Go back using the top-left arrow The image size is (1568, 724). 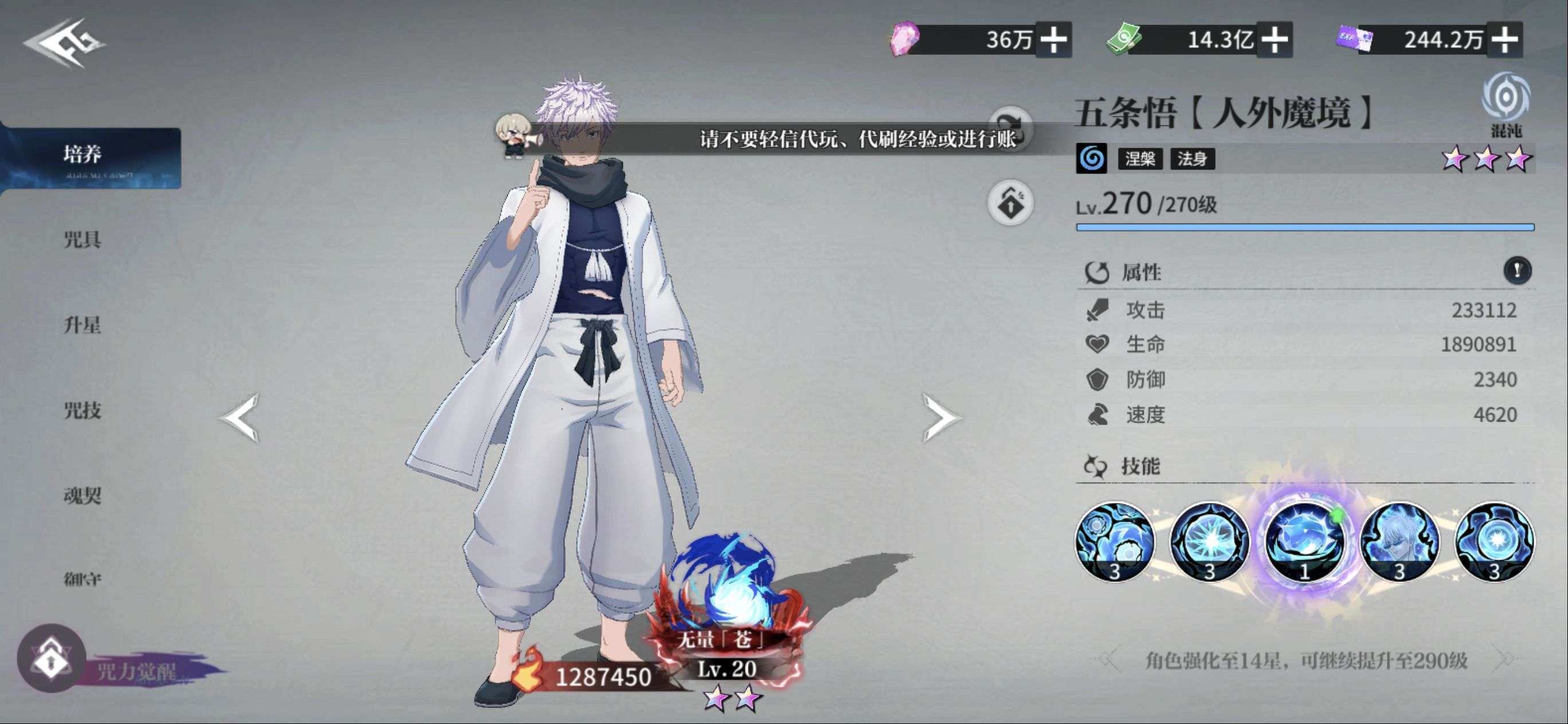click(x=64, y=42)
